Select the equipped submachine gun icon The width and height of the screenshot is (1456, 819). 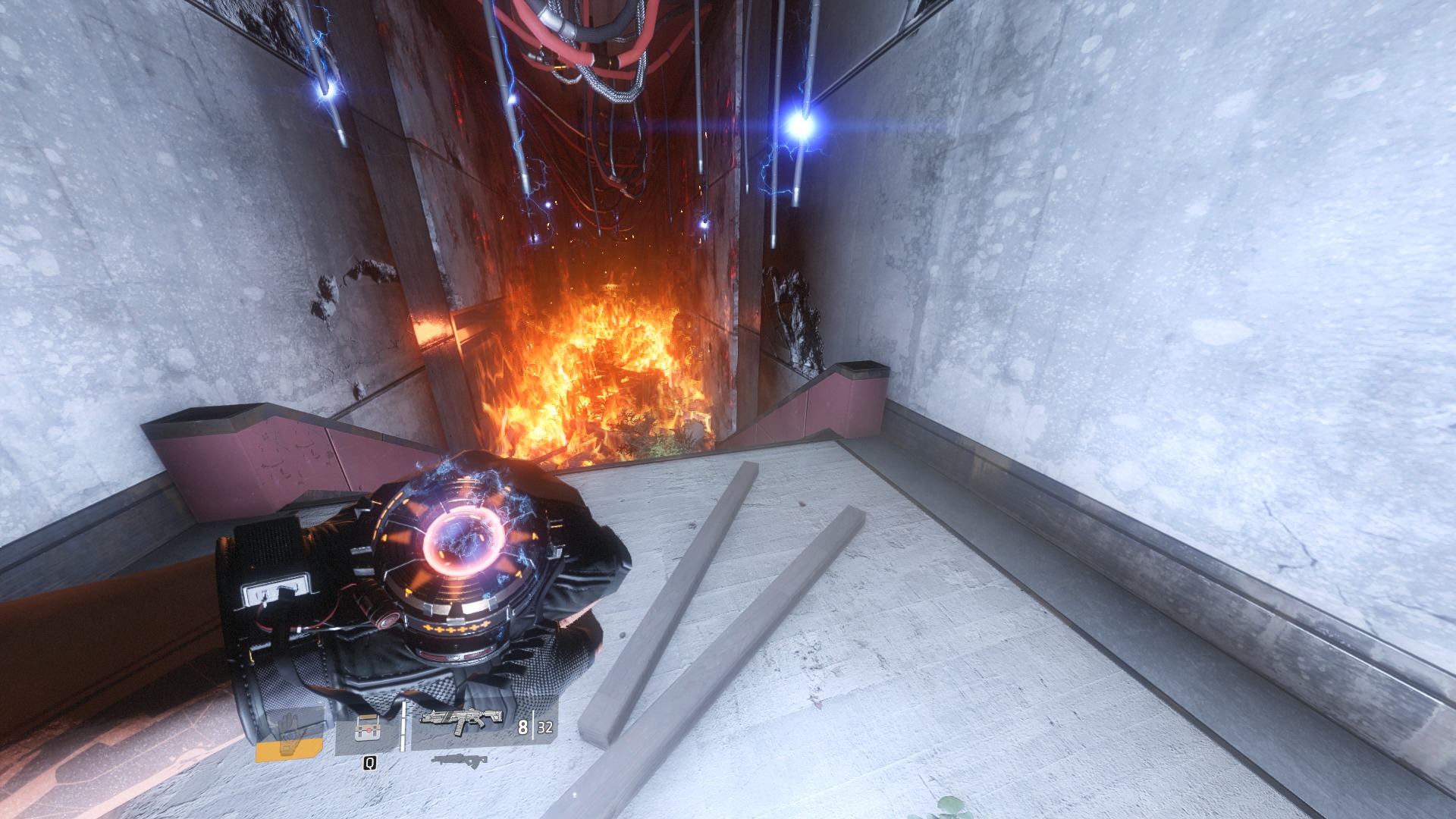(x=462, y=720)
